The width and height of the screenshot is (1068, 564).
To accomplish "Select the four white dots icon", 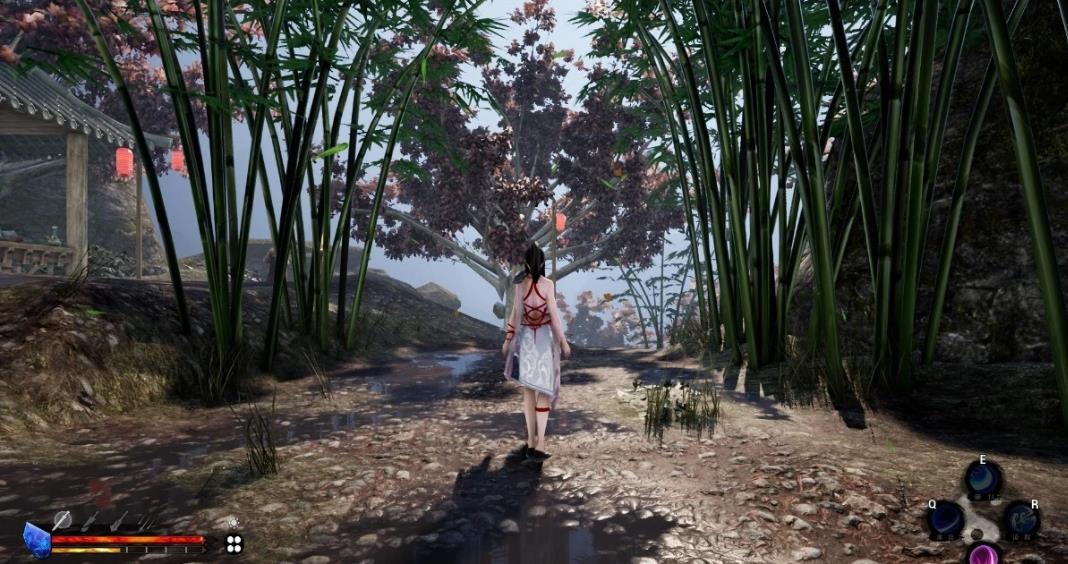I will point(234,544).
